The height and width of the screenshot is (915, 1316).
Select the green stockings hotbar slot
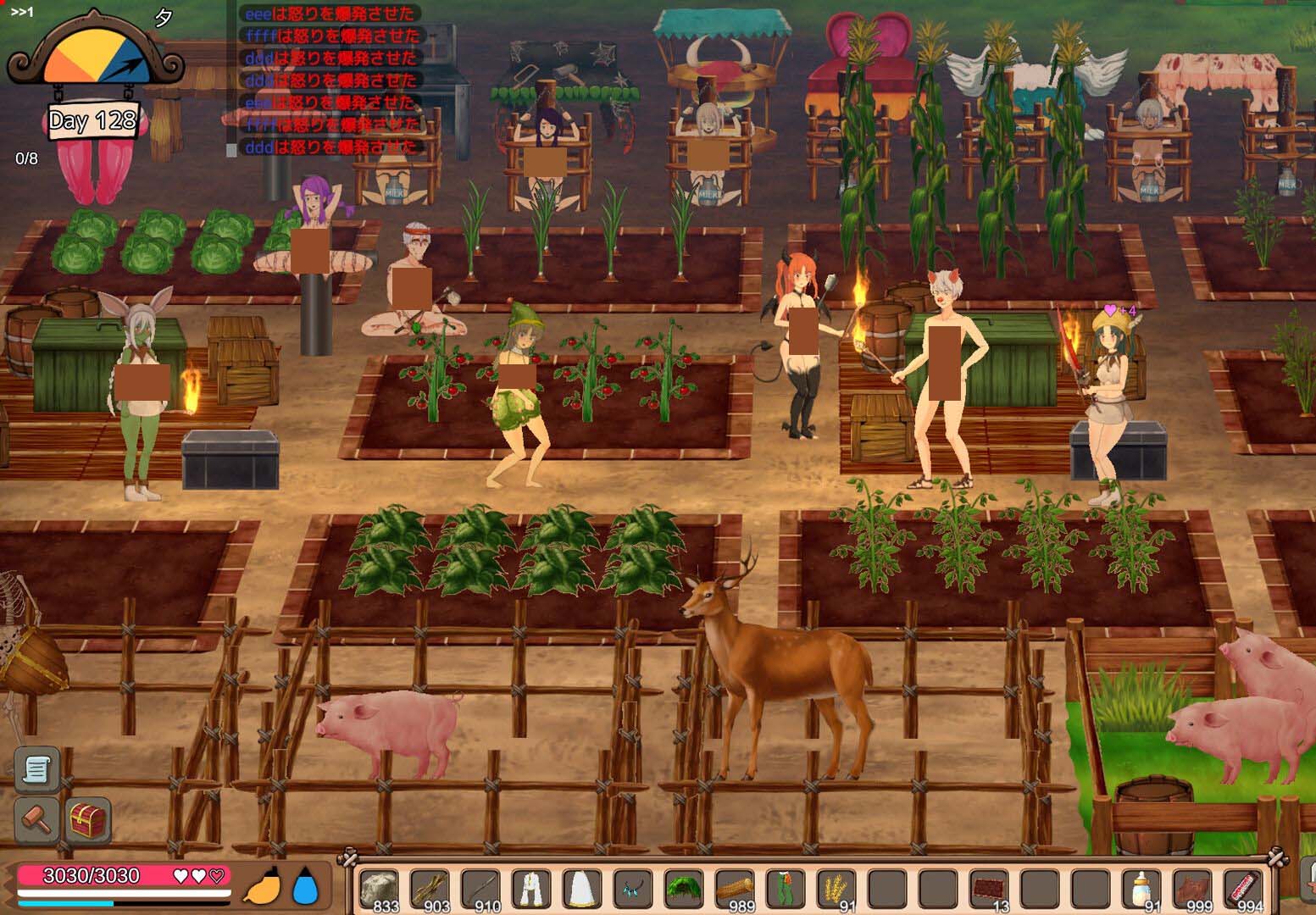click(x=786, y=890)
